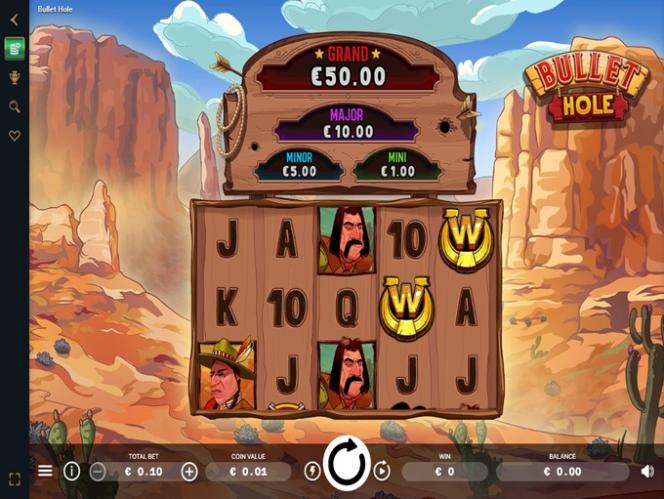Toggle fullscreen mode
Image resolution: width=664 pixels, height=499 pixels.
[x=14, y=479]
